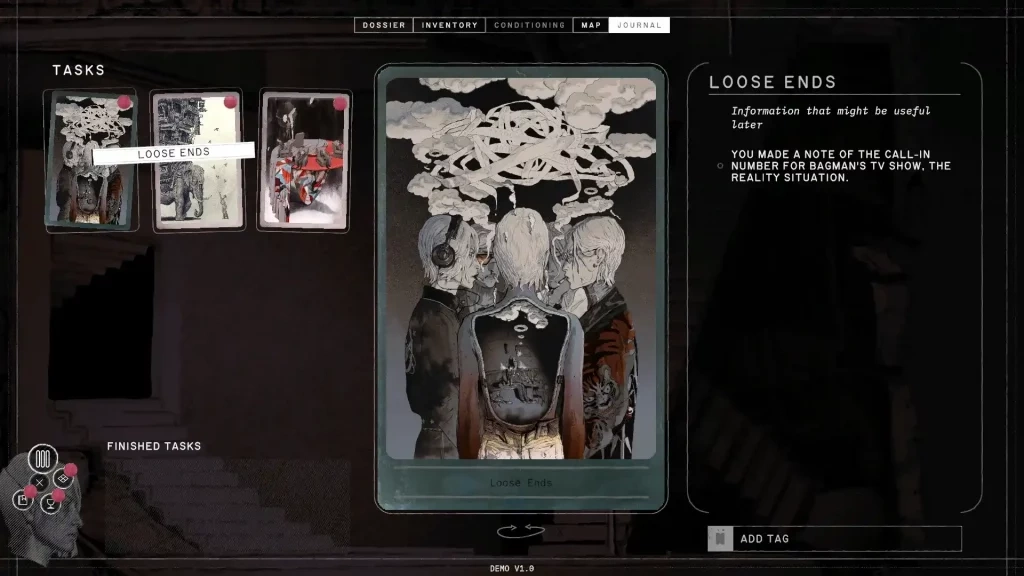
Task: Click the X icon on the head
Action: tap(39, 482)
